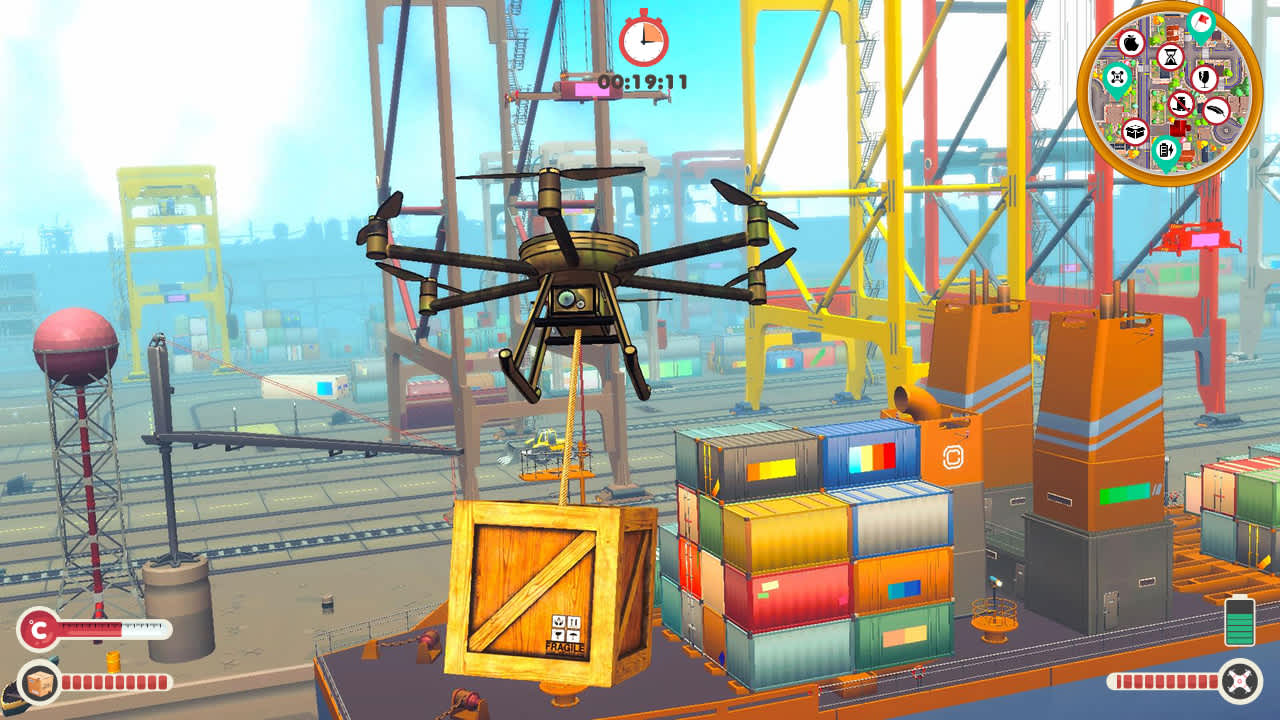The width and height of the screenshot is (1280, 720).
Task: Select the open-box marker on the minimap
Action: pos(1135,129)
